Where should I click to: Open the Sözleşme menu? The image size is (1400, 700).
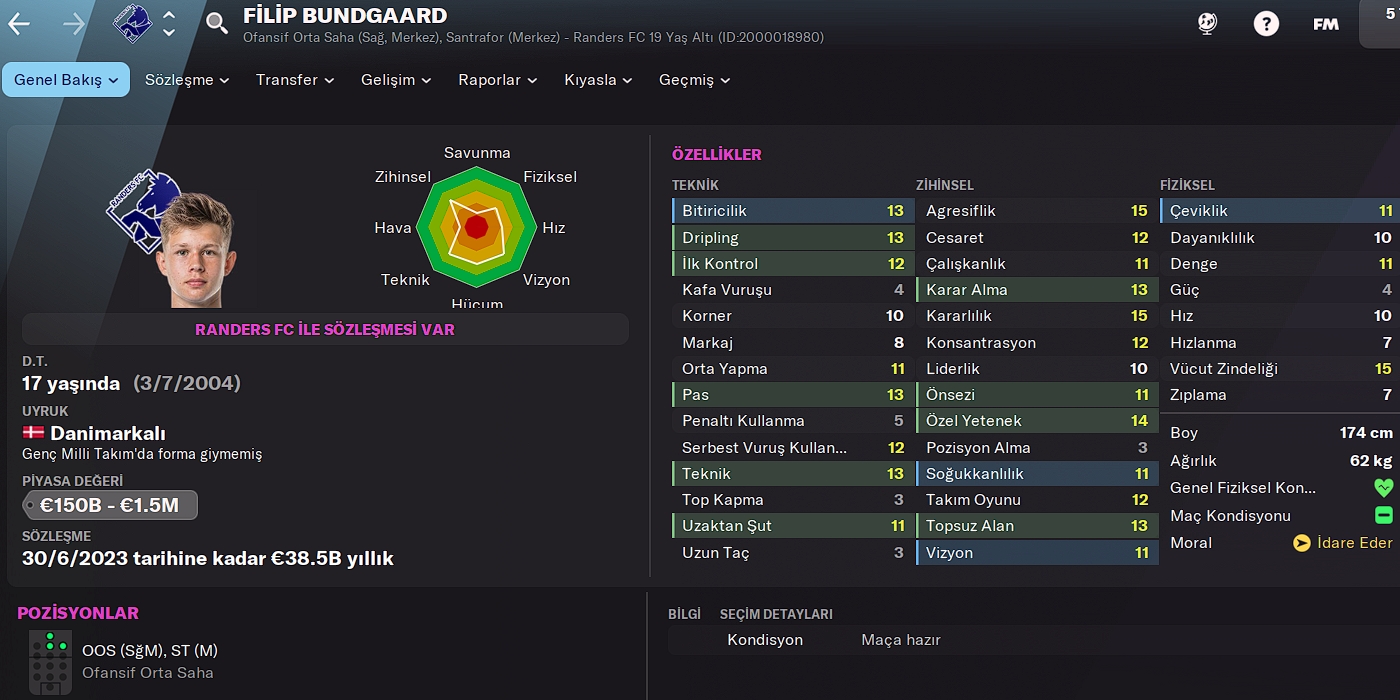(187, 80)
